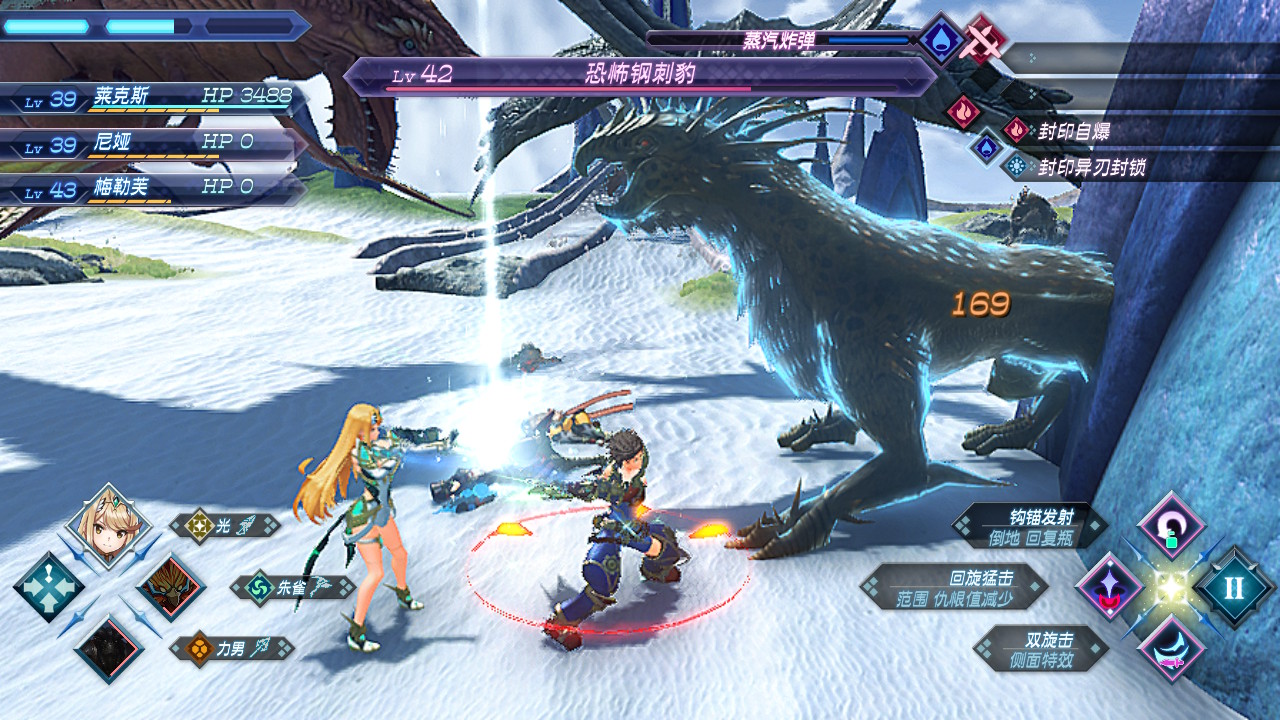The image size is (1280, 720).
Task: Select the 钩锚发射 art label
Action: (x=1030, y=526)
